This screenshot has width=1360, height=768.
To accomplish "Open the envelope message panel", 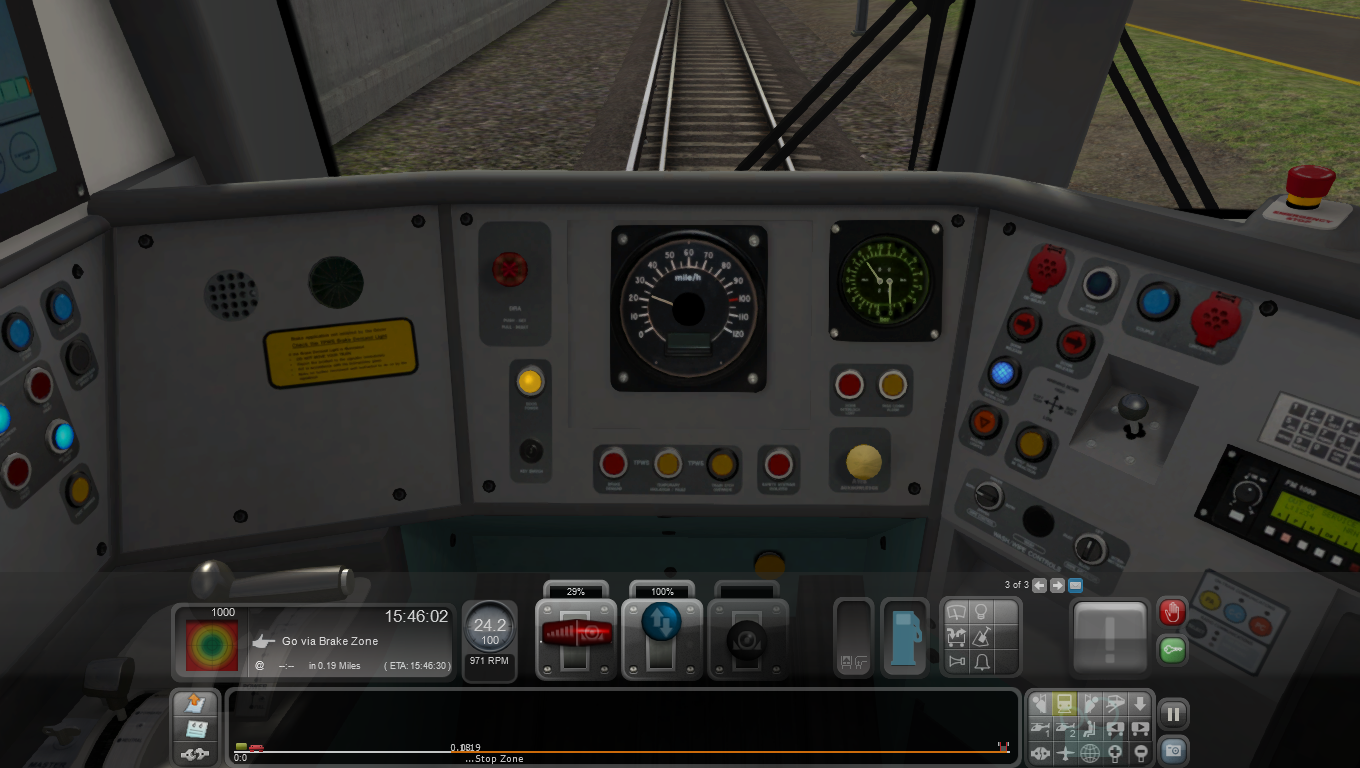I will tap(1075, 586).
